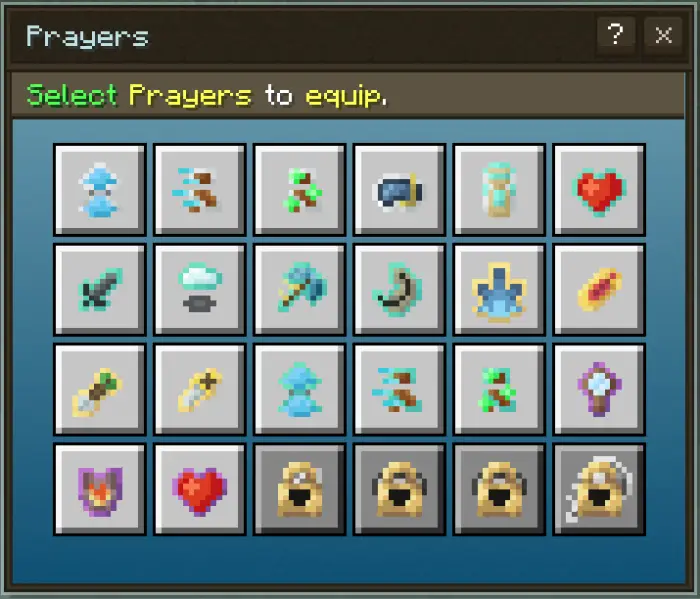Select the blue gold-outlined star prayer
Screen dimensions: 700x599
point(499,290)
